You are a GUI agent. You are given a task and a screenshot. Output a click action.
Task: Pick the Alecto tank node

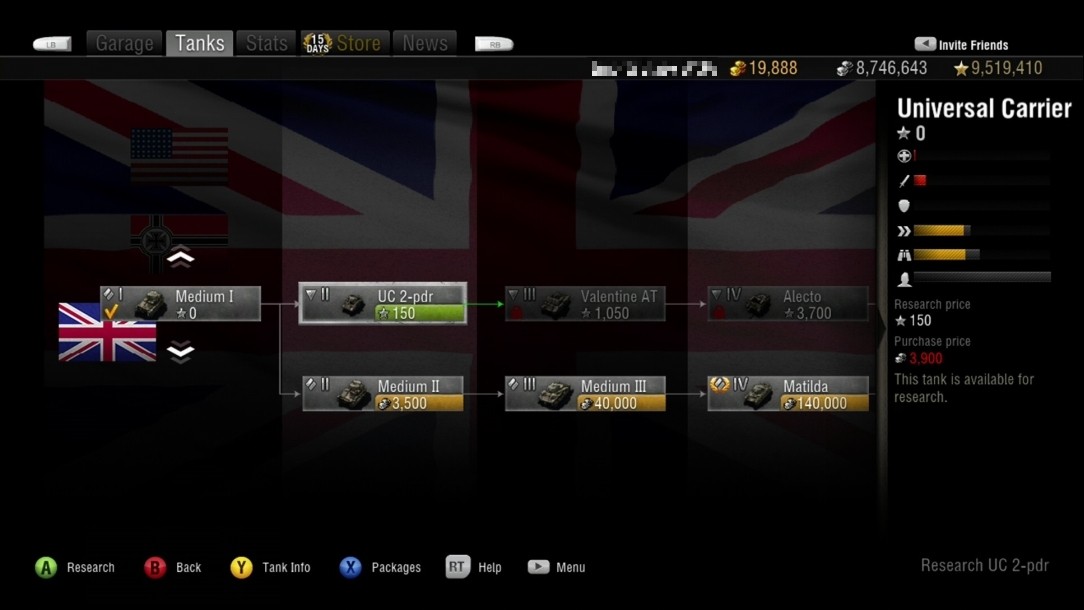tap(788, 304)
